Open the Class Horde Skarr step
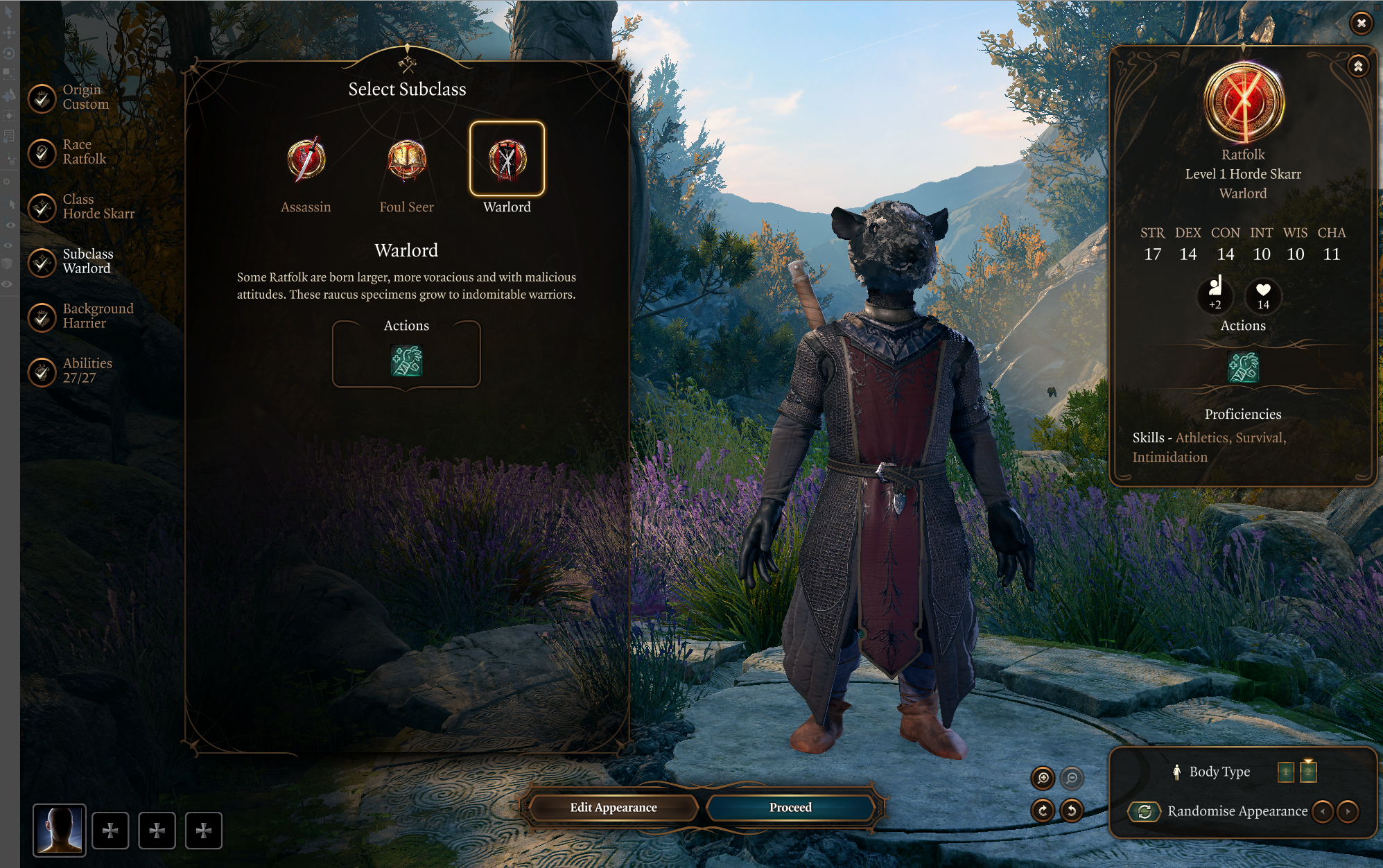 click(x=42, y=207)
